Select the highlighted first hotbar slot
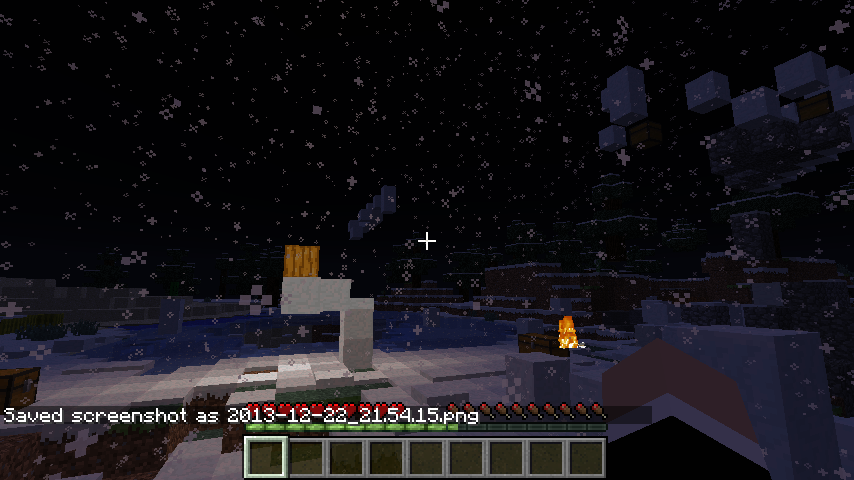Image resolution: width=854 pixels, height=480 pixels. (267, 457)
